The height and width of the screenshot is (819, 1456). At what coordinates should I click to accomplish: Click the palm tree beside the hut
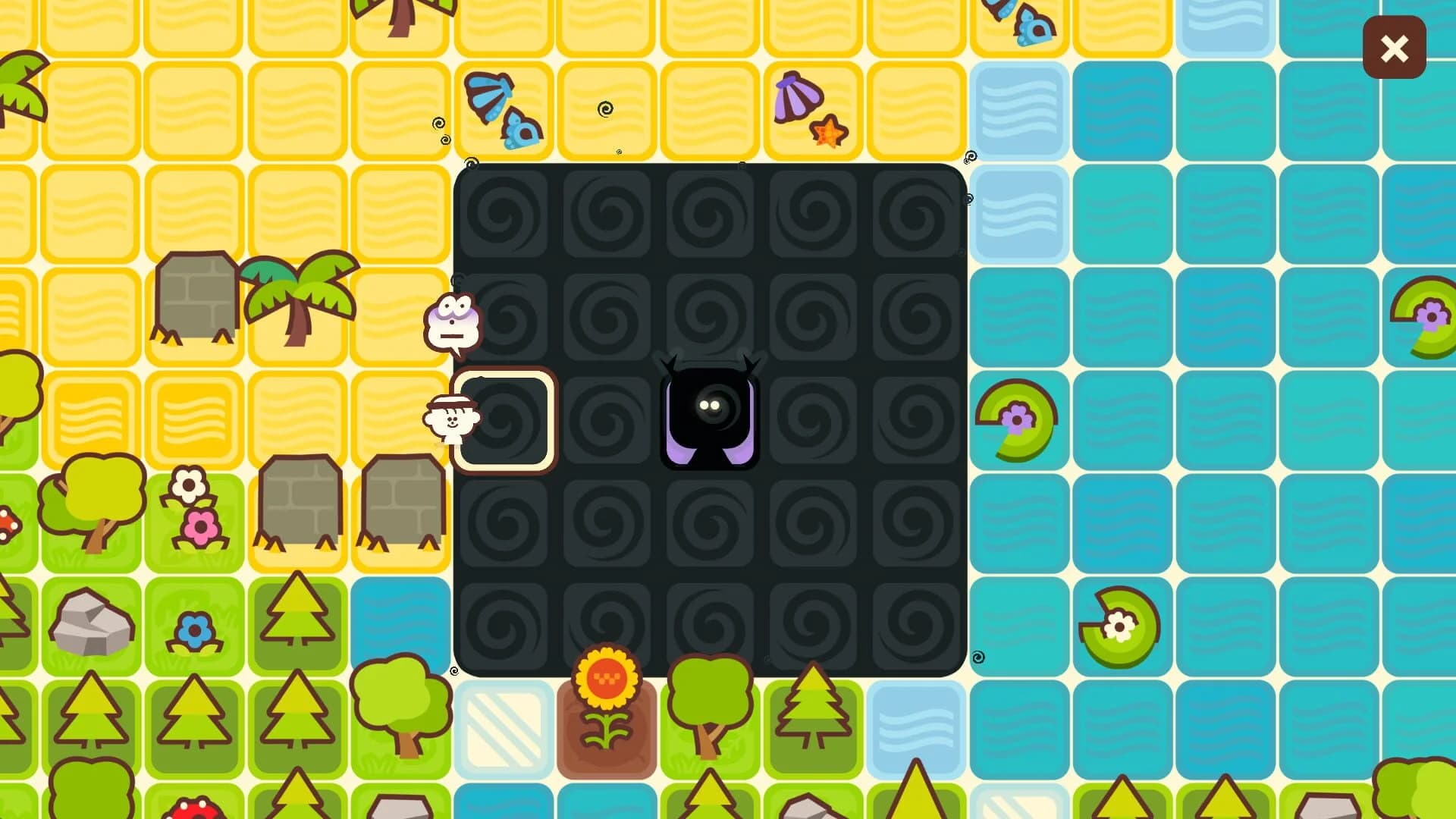point(296,296)
